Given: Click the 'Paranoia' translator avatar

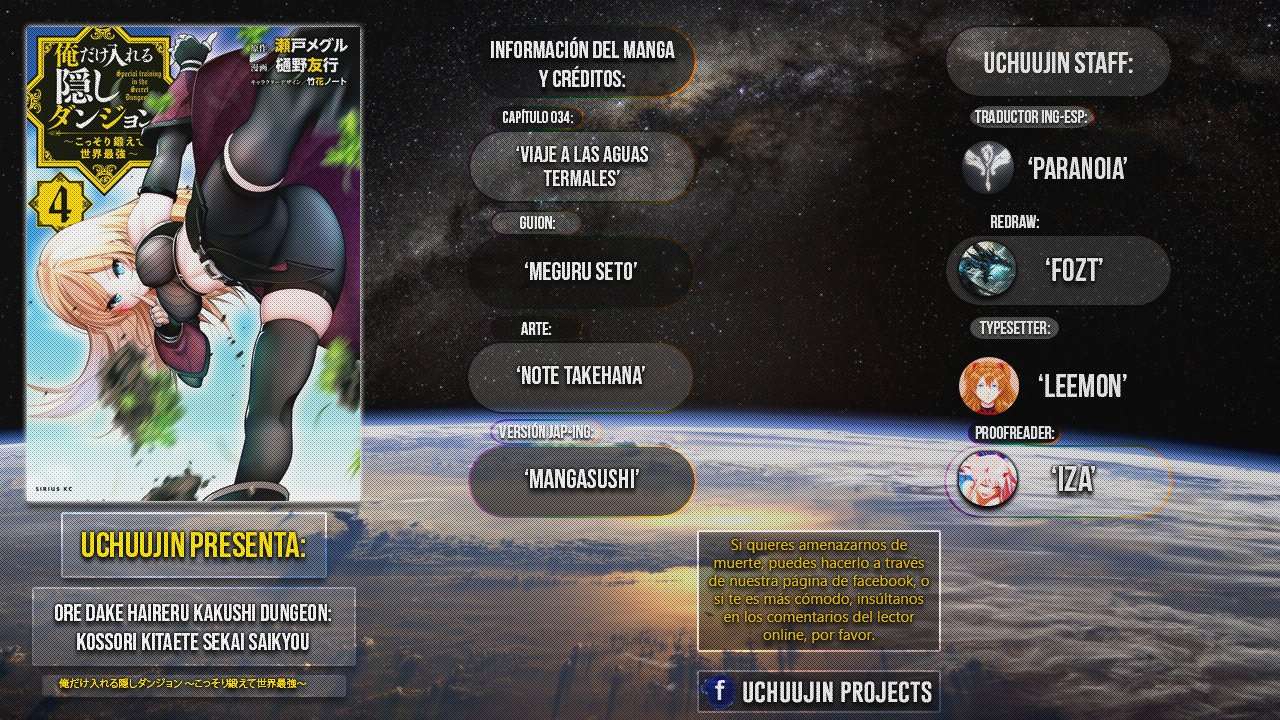Looking at the screenshot, I should (x=988, y=167).
